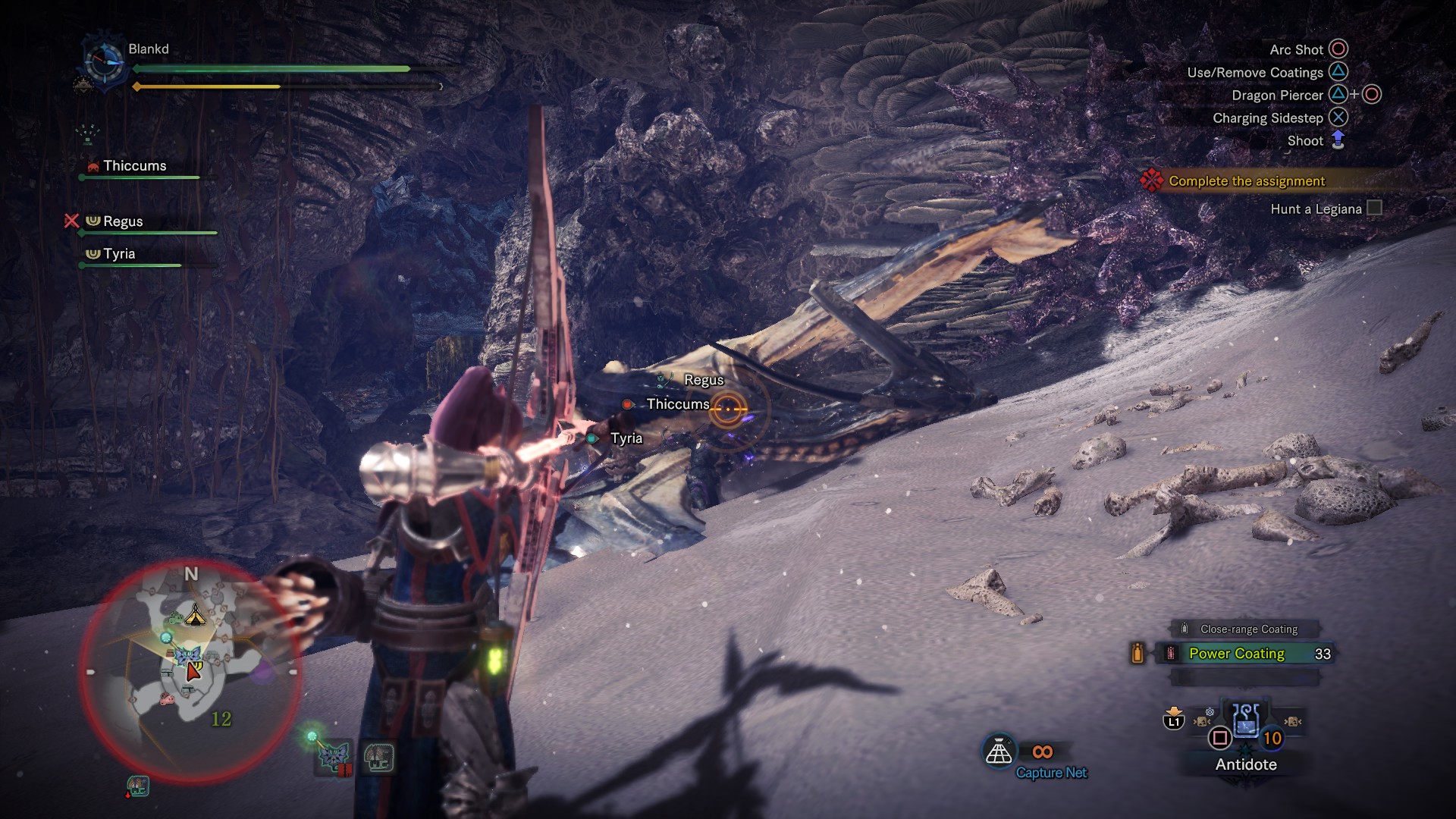Click the Hunt a Legiana objective checkbox
Screen dimensions: 1456x819
1374,209
